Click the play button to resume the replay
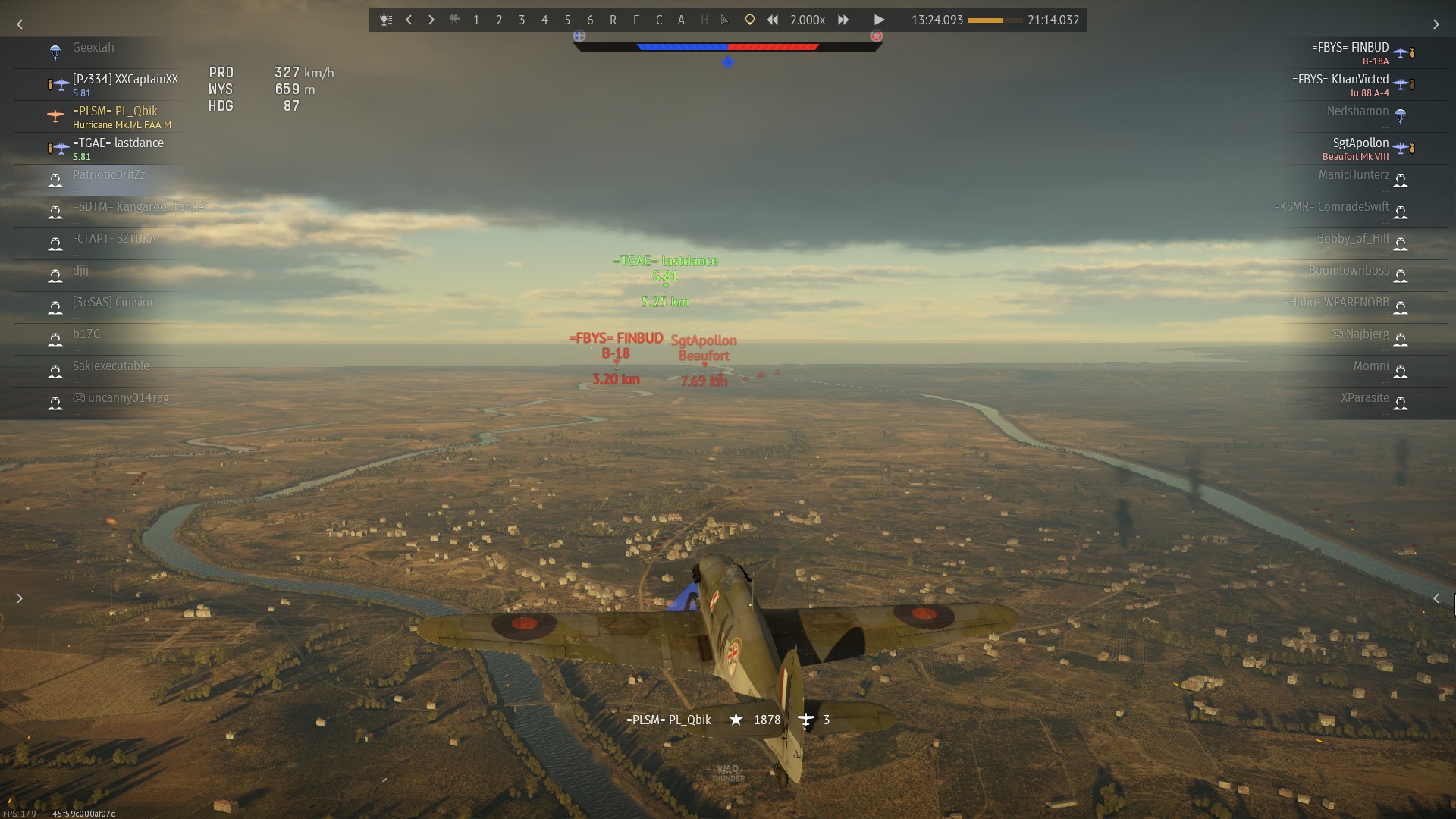The image size is (1456, 819). (879, 20)
